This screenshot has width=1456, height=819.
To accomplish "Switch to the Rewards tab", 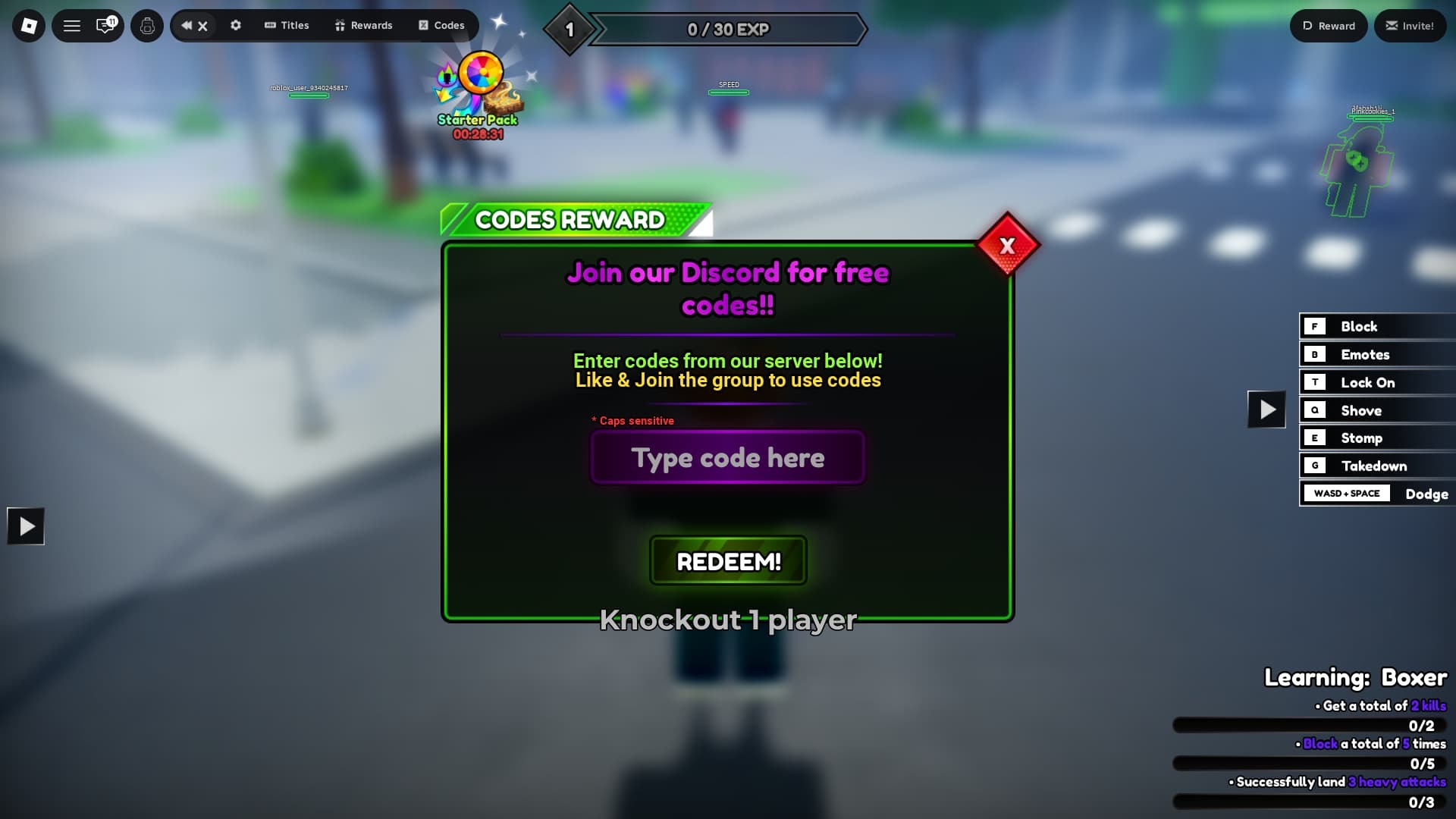I will 364,25.
